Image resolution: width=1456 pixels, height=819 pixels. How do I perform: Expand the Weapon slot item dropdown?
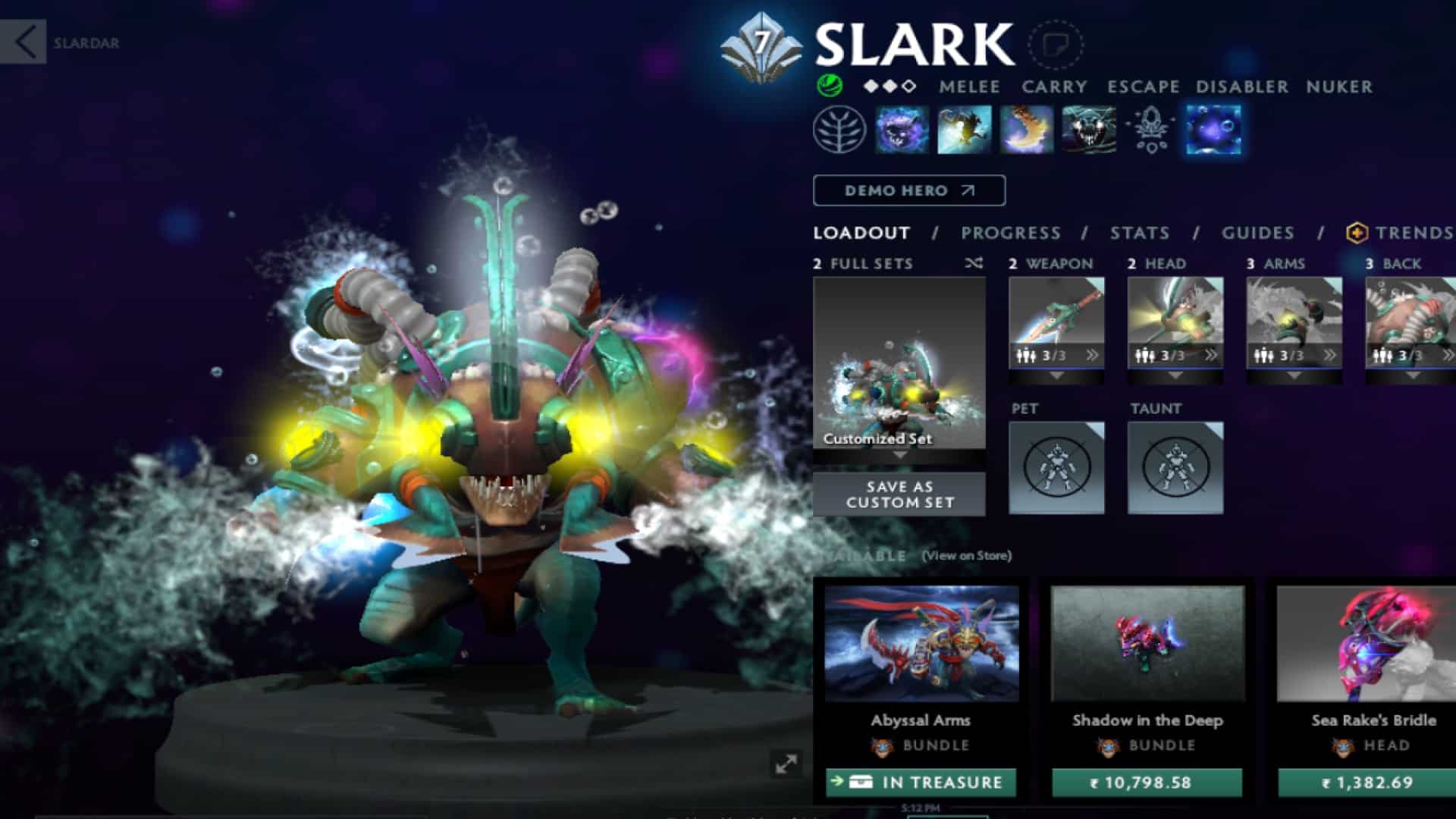[1056, 377]
